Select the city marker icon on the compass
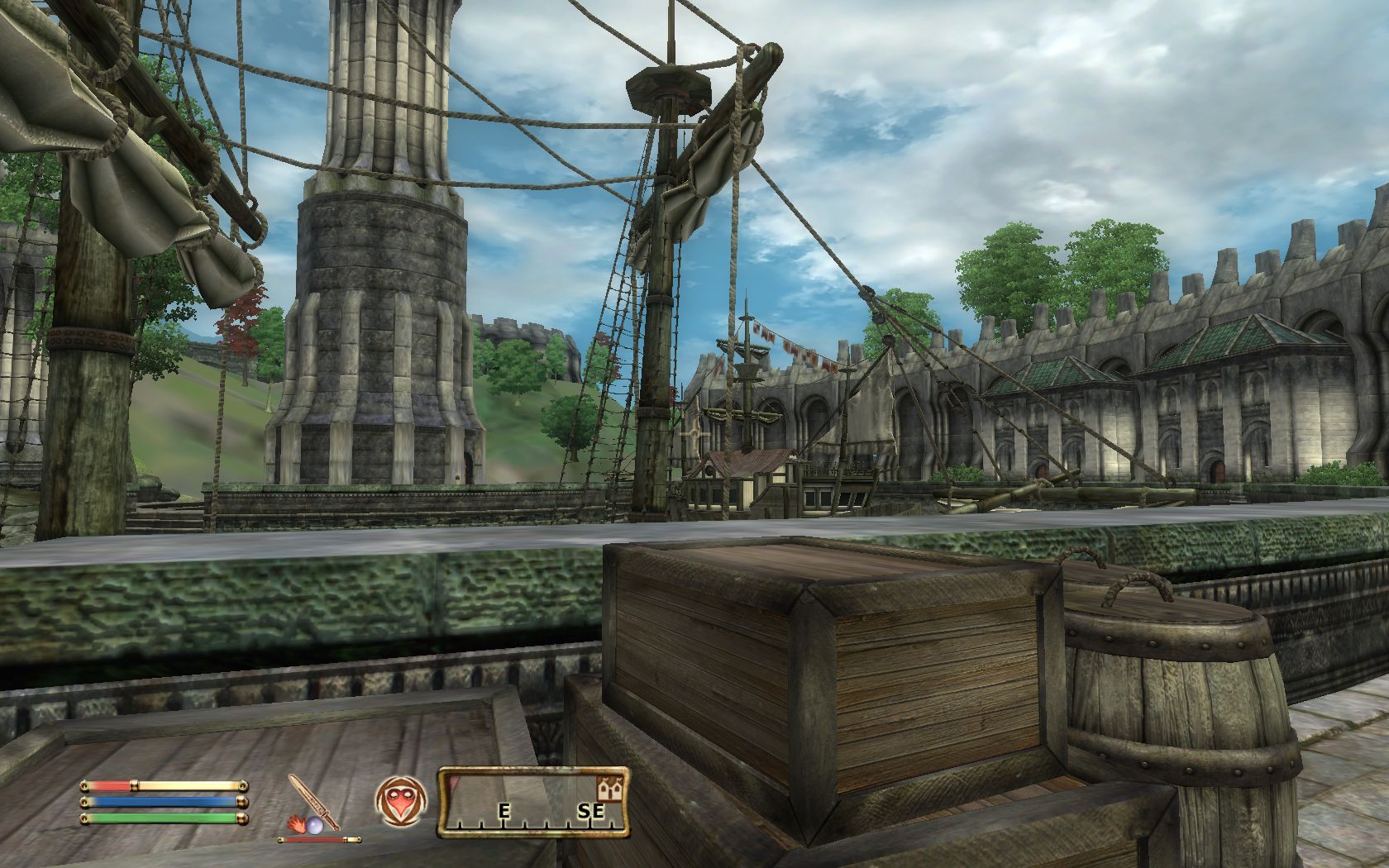Screen dimensions: 1389x868 click(609, 789)
